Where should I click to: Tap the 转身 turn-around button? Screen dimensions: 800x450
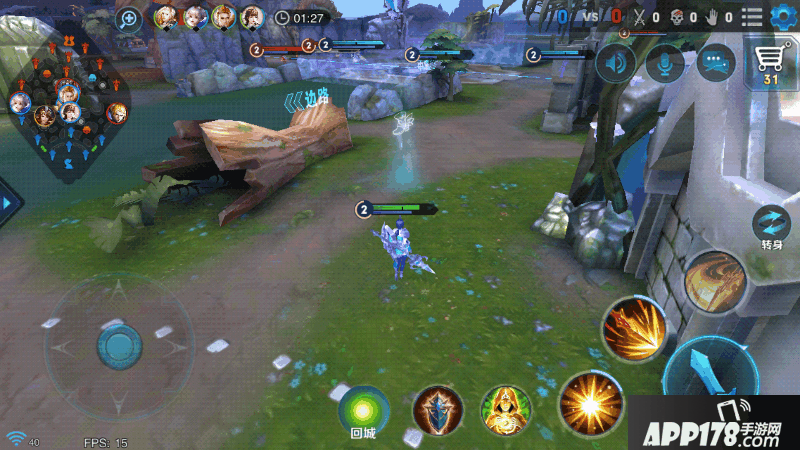771,227
